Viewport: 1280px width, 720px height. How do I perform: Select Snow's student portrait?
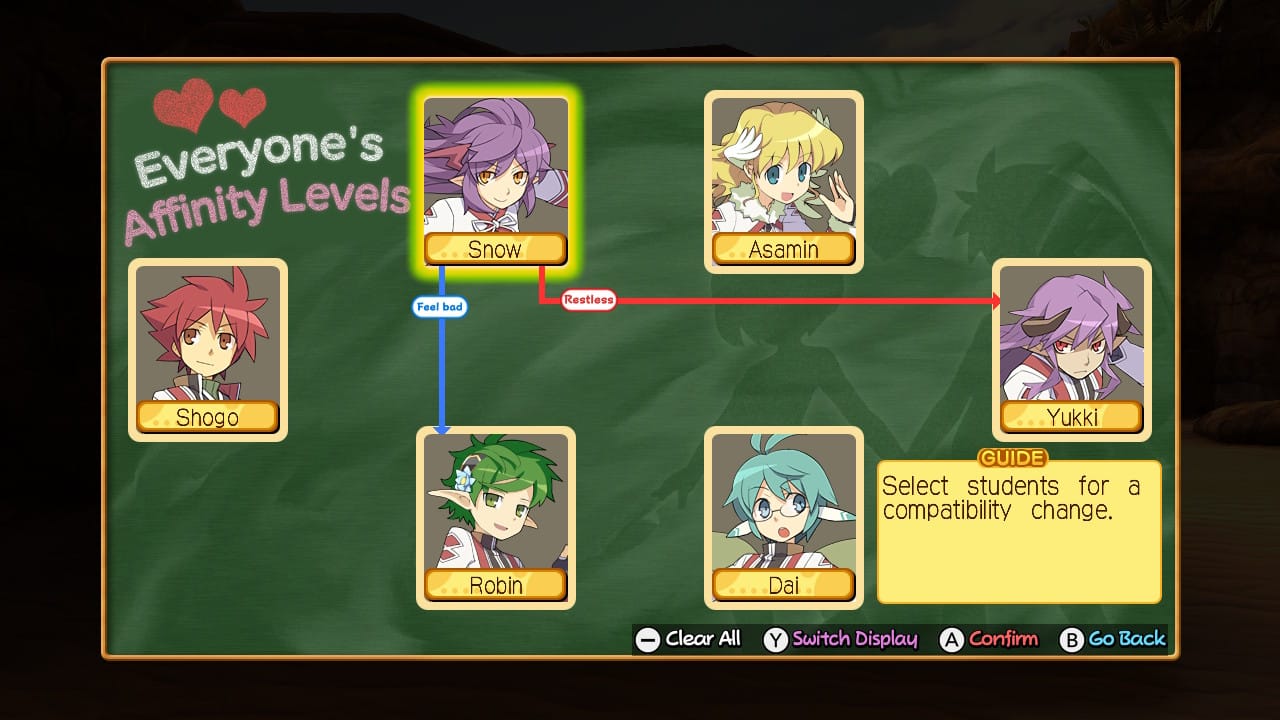(495, 180)
